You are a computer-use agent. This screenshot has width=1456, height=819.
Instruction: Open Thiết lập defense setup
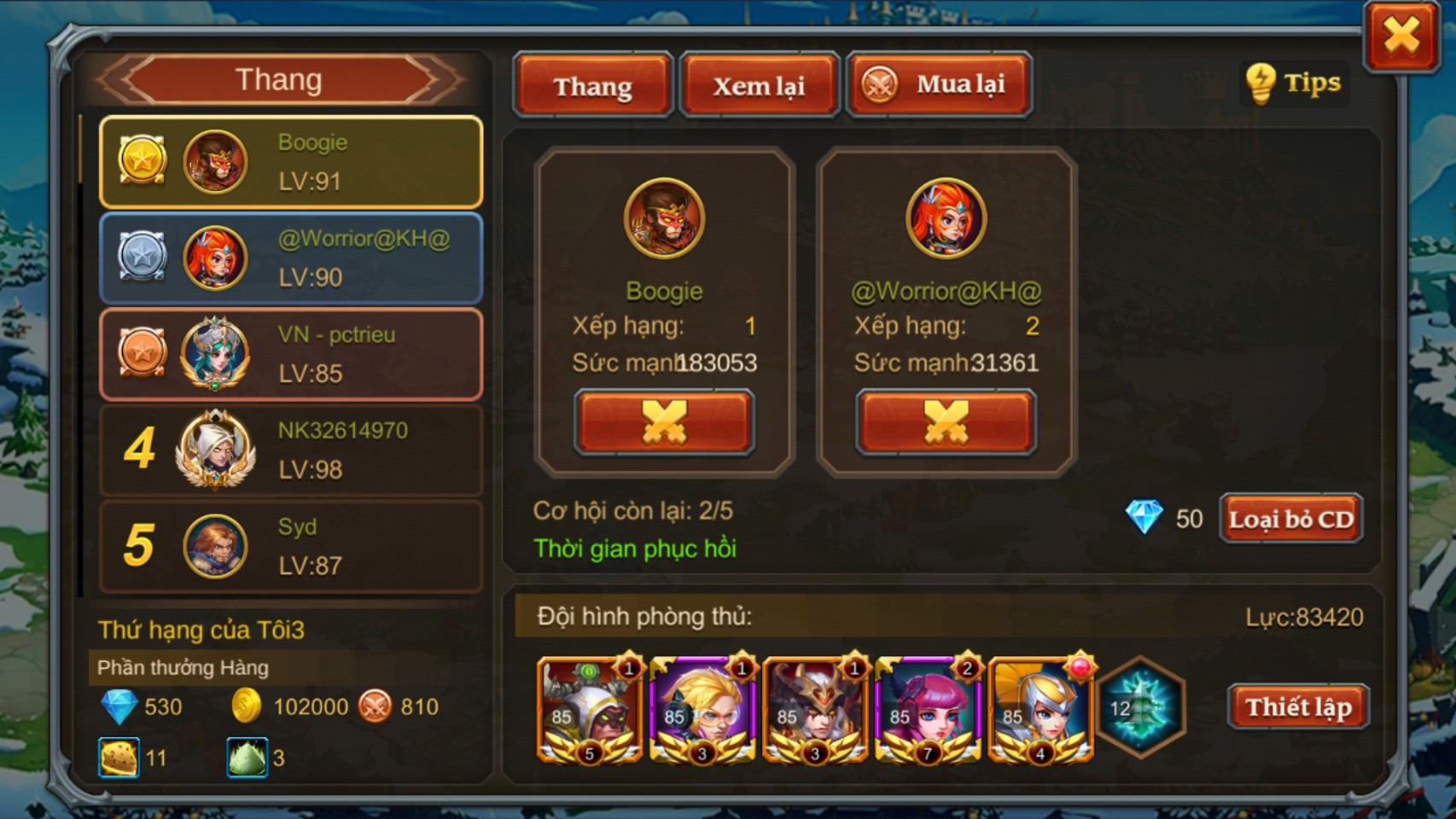(x=1298, y=706)
